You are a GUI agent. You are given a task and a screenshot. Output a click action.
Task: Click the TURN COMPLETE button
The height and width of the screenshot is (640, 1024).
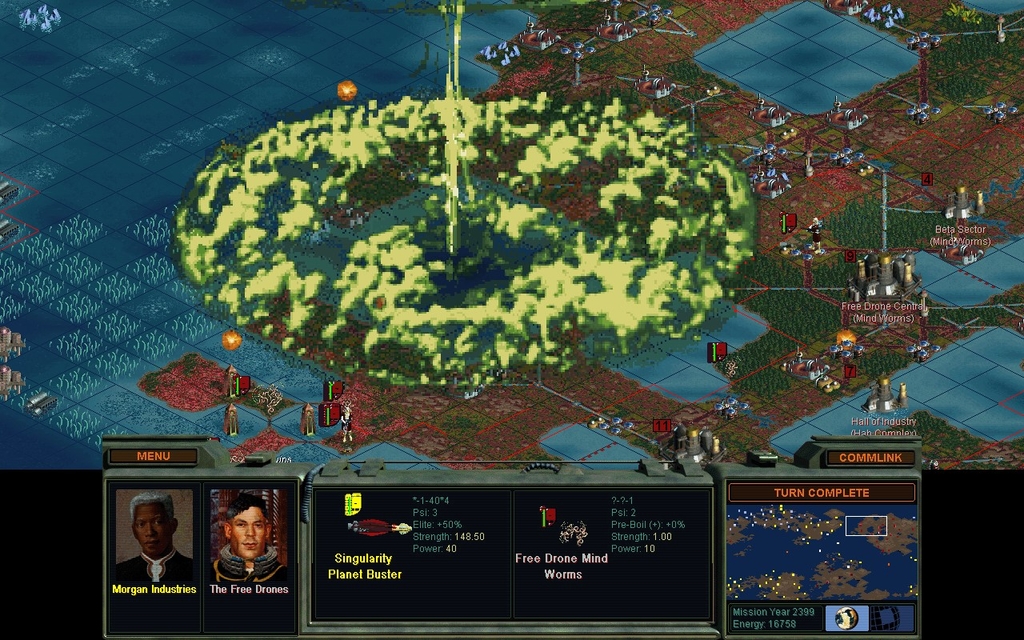click(821, 492)
